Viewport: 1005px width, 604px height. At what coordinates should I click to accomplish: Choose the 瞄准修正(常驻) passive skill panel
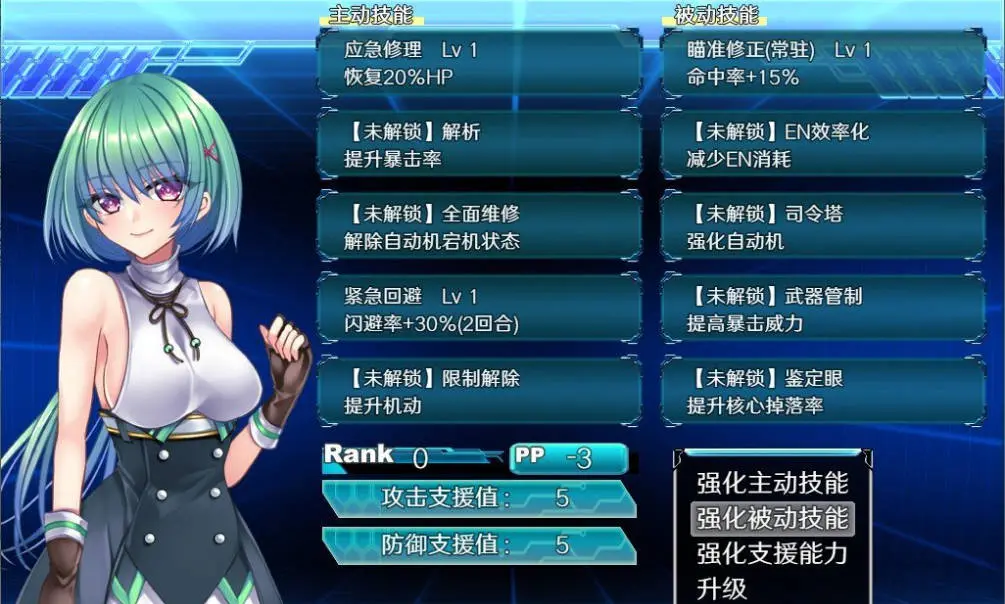pyautogui.click(x=822, y=62)
